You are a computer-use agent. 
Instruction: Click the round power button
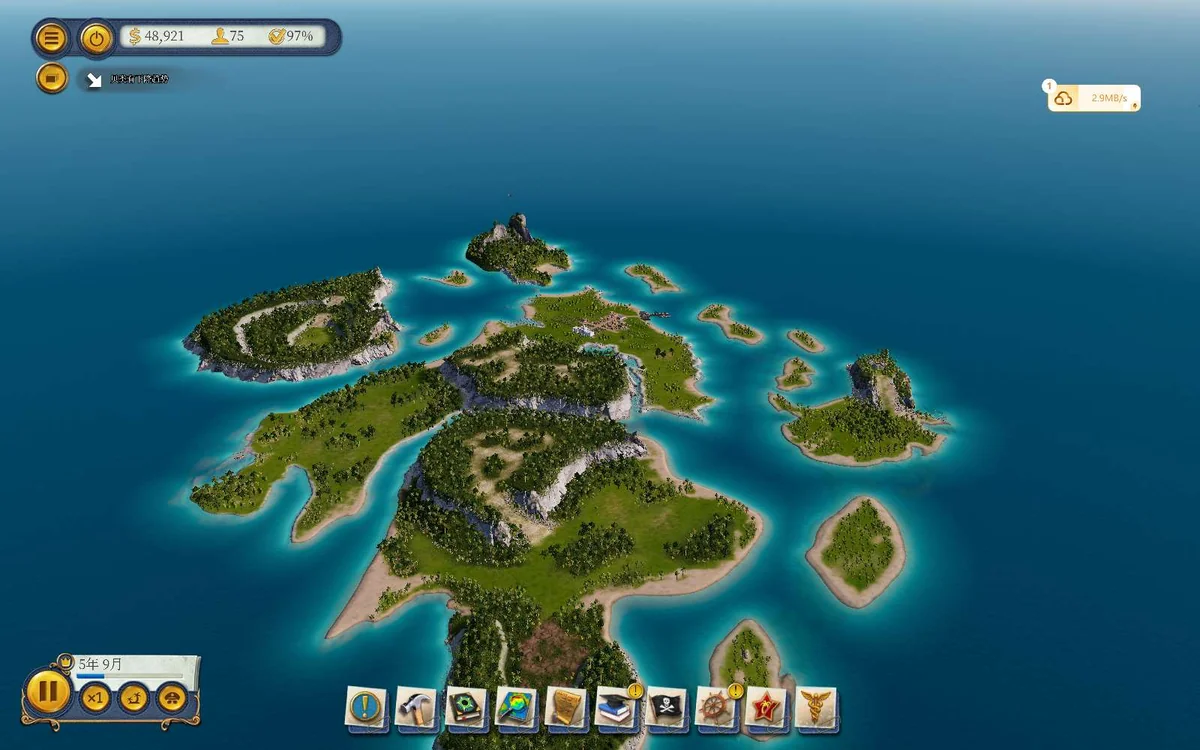point(96,39)
